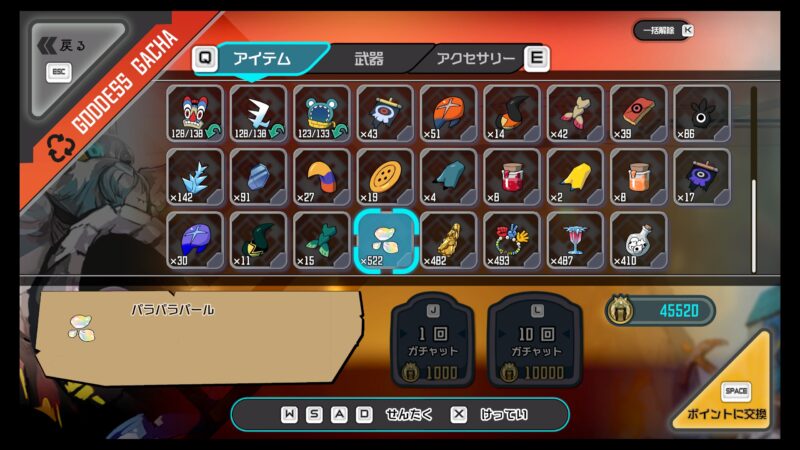Open the アクセサリー (accessories) tab
This screenshot has height=450, width=800.
[476, 59]
